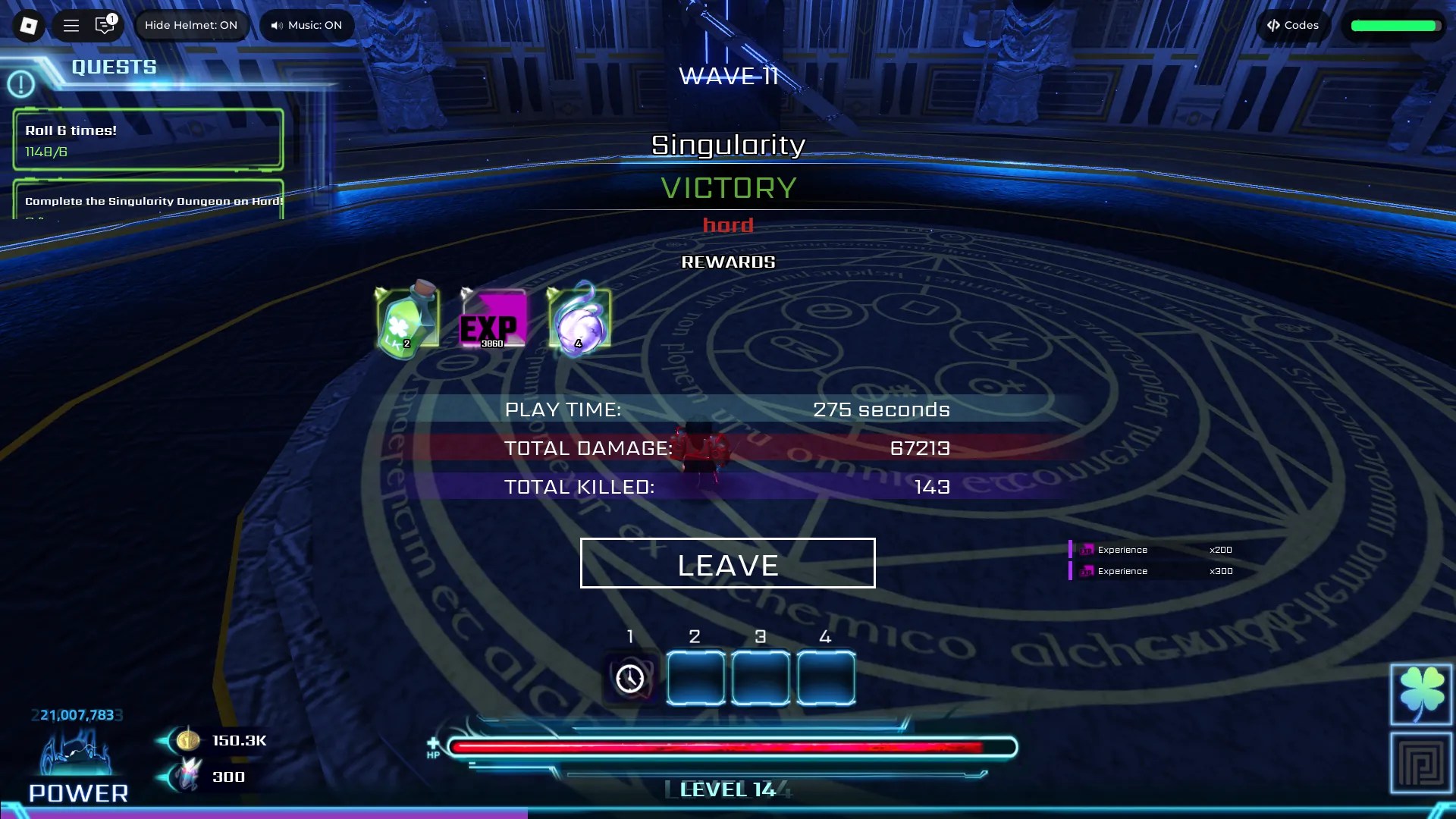The image size is (1456, 819).
Task: Click the green progress bar top right
Action: [x=1394, y=25]
